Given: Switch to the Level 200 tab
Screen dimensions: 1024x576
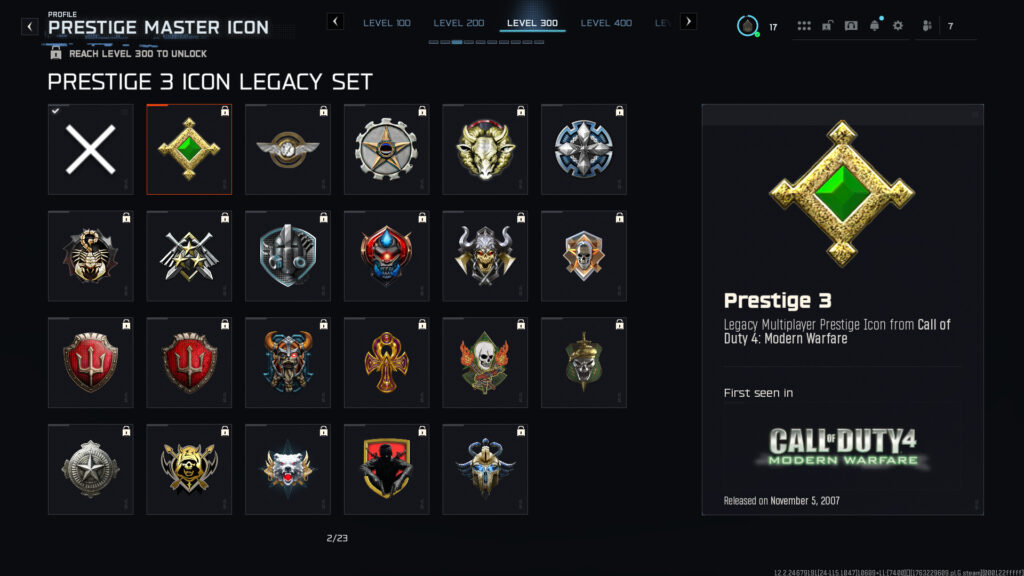Looking at the screenshot, I should point(461,22).
